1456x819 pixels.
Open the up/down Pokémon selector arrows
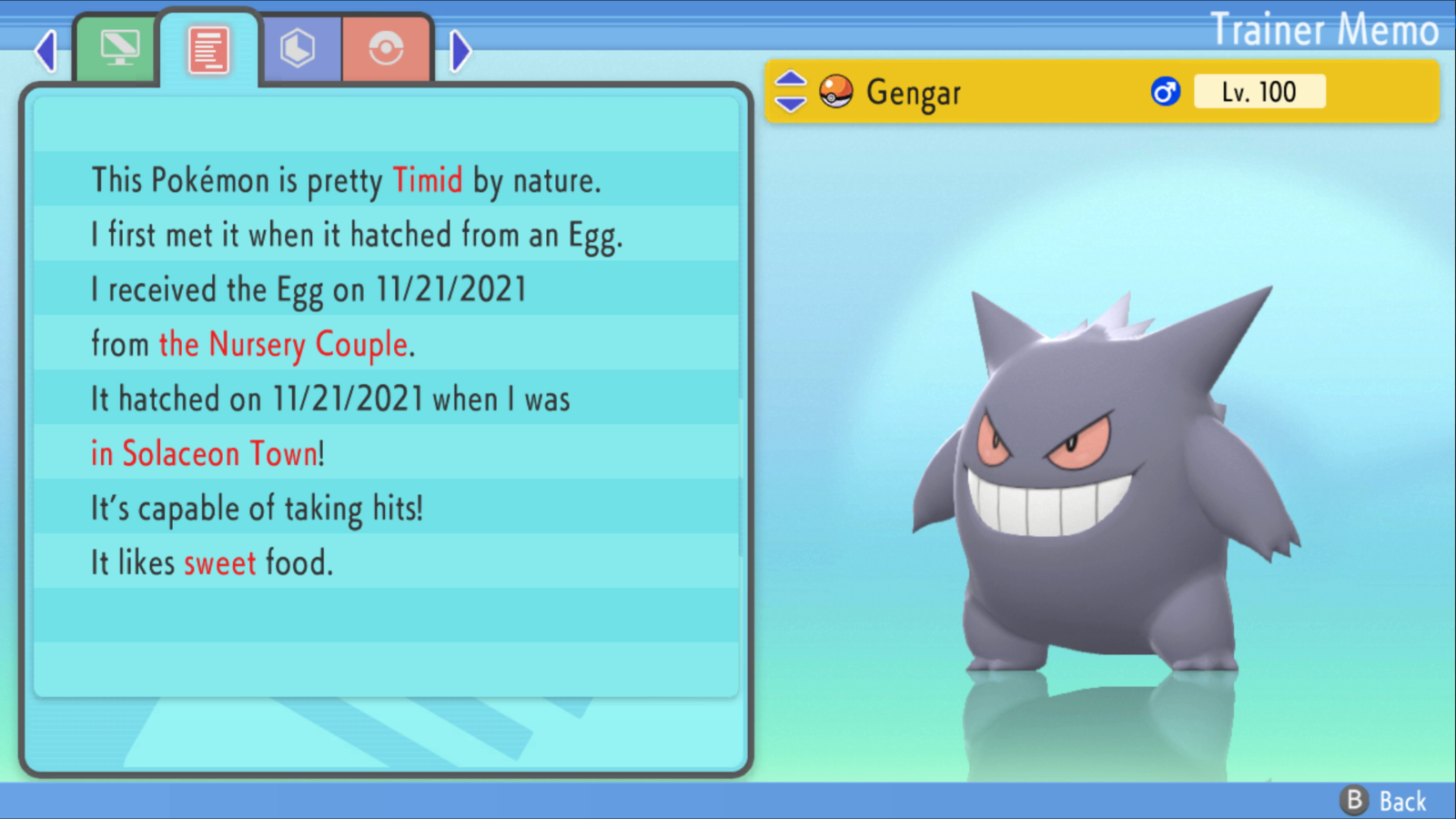click(789, 91)
